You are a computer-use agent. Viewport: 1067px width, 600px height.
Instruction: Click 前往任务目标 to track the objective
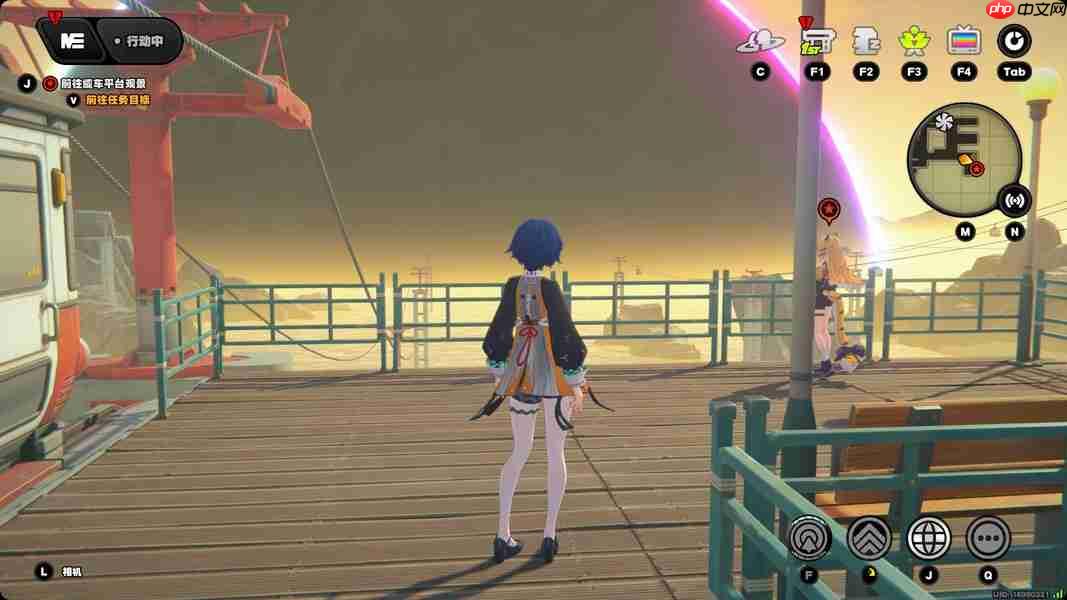click(x=118, y=100)
